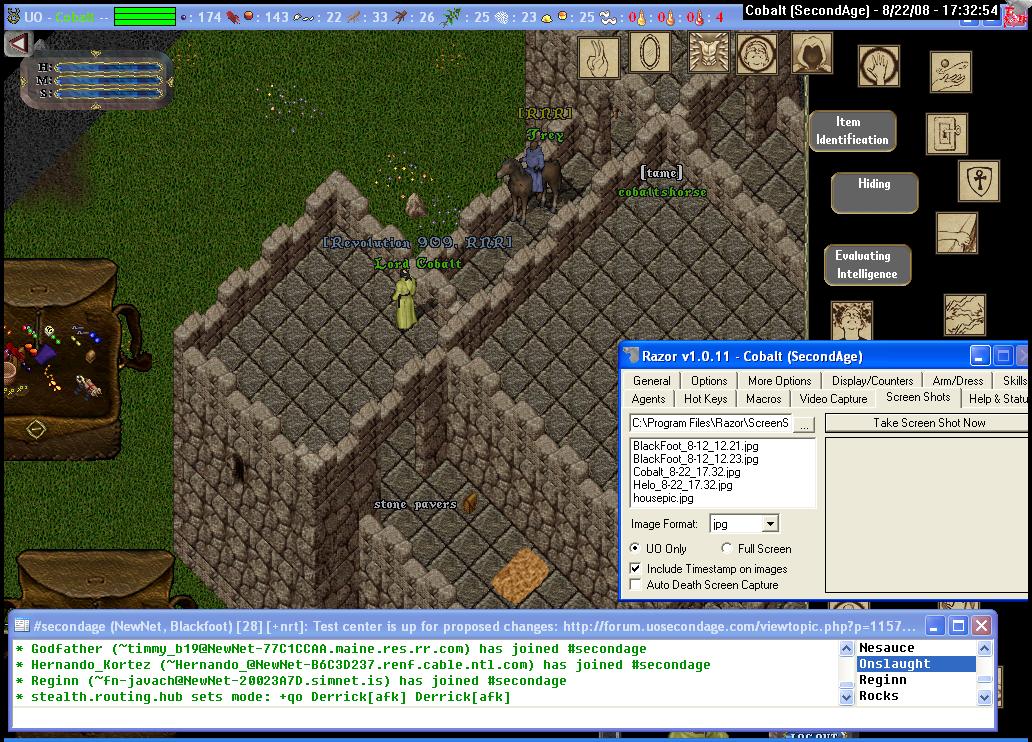Toggle Include Timestamp on images
This screenshot has height=742, width=1032.
click(x=636, y=569)
